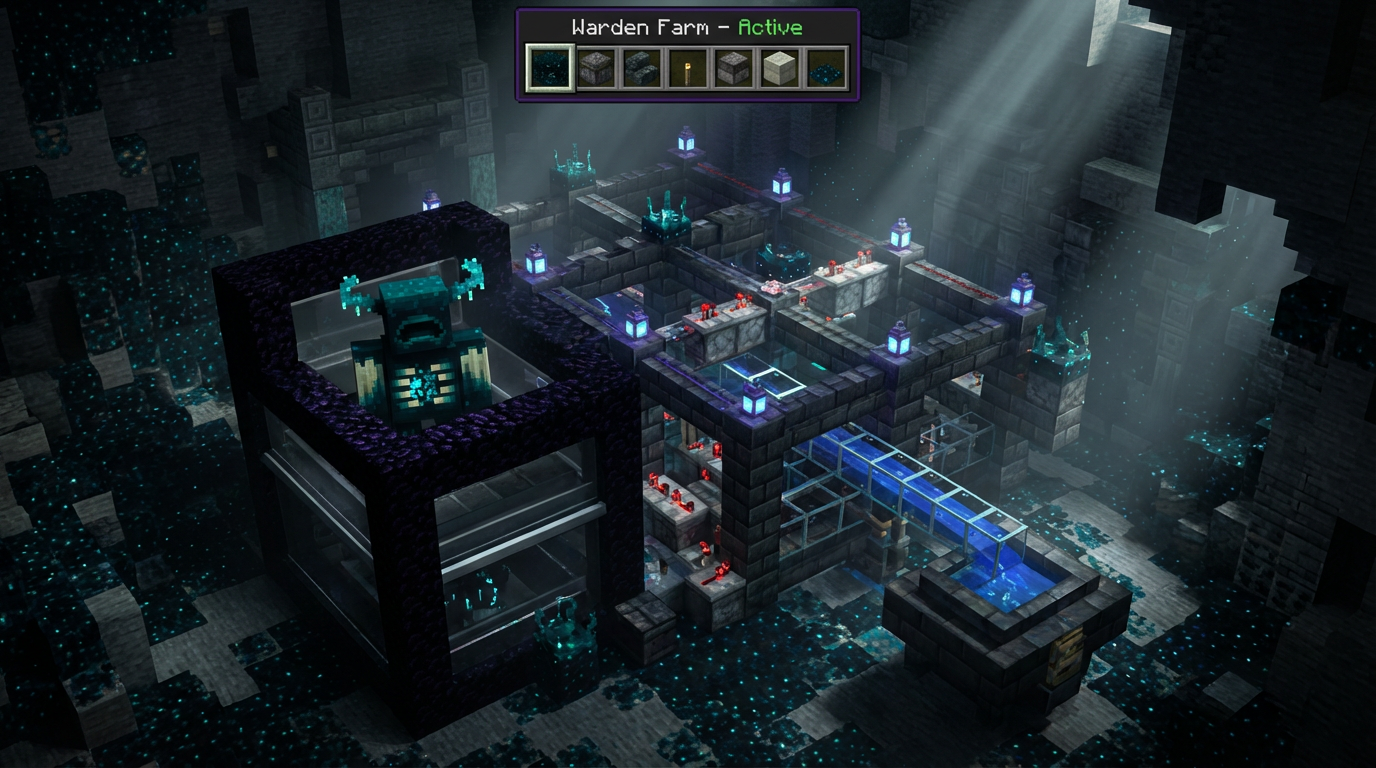Choose the dark deepslate stairs slot
Screen dimensions: 1376x768
pos(642,68)
